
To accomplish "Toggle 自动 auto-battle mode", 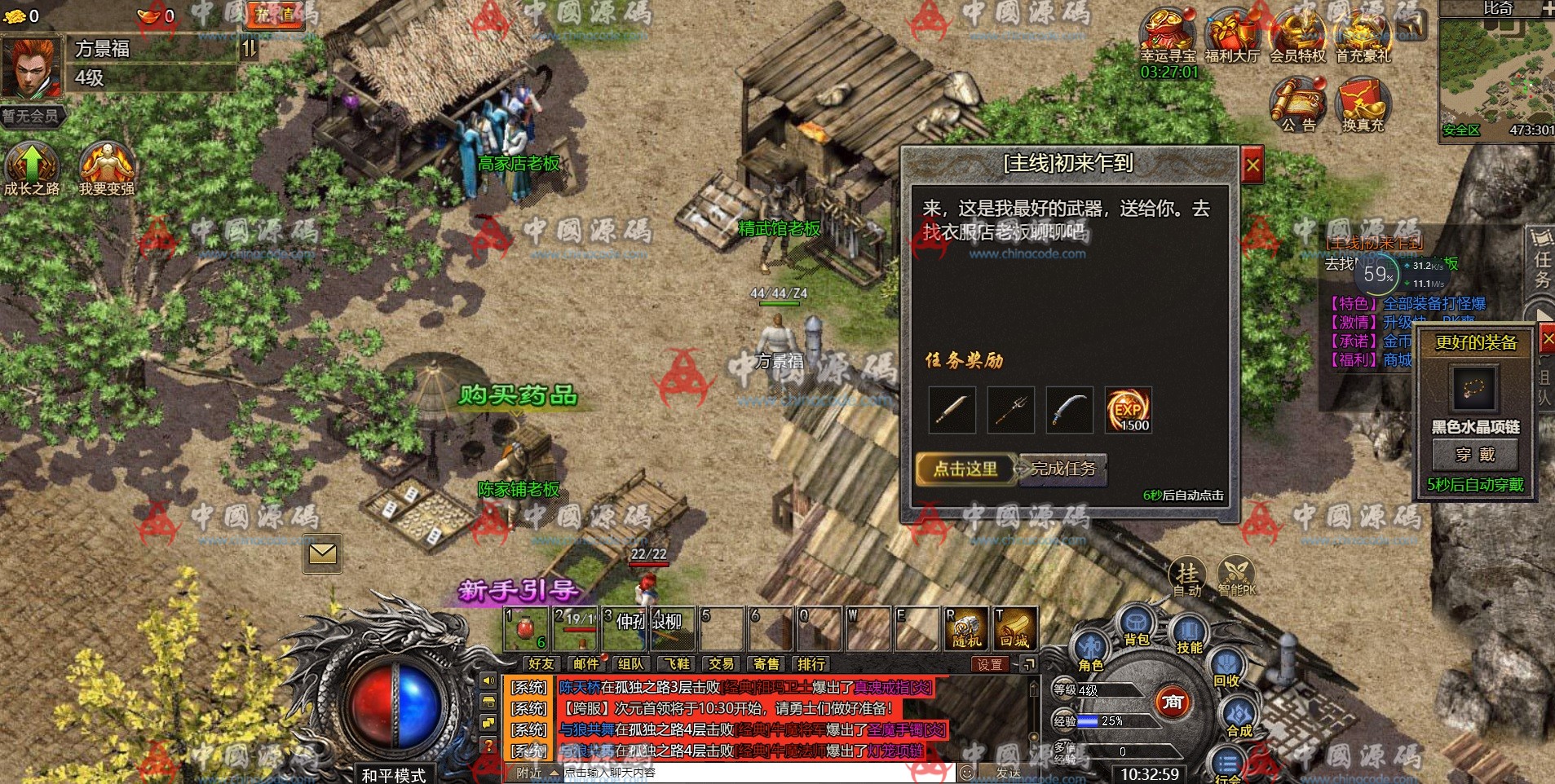I will (1187, 577).
